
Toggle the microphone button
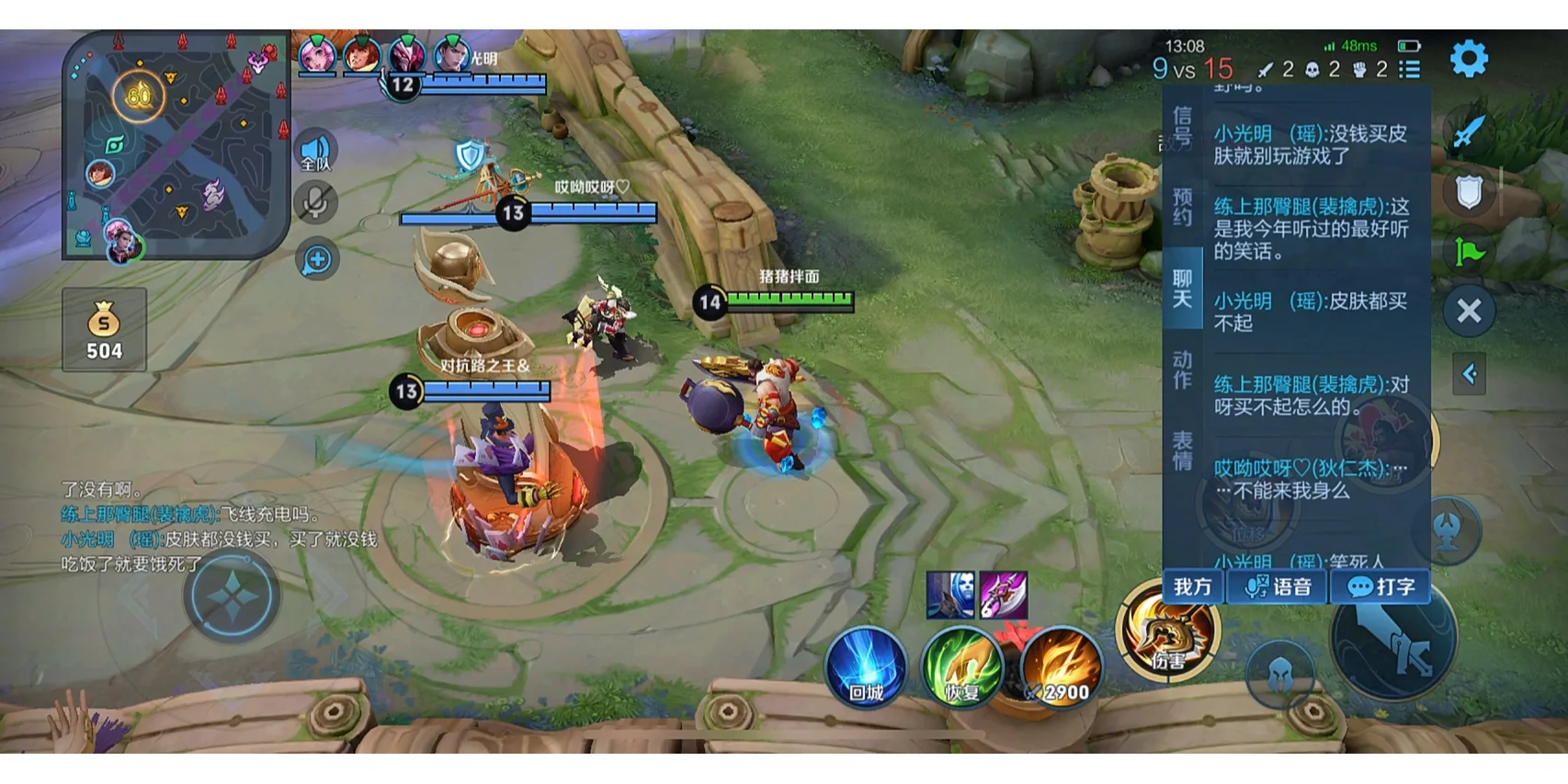point(315,203)
